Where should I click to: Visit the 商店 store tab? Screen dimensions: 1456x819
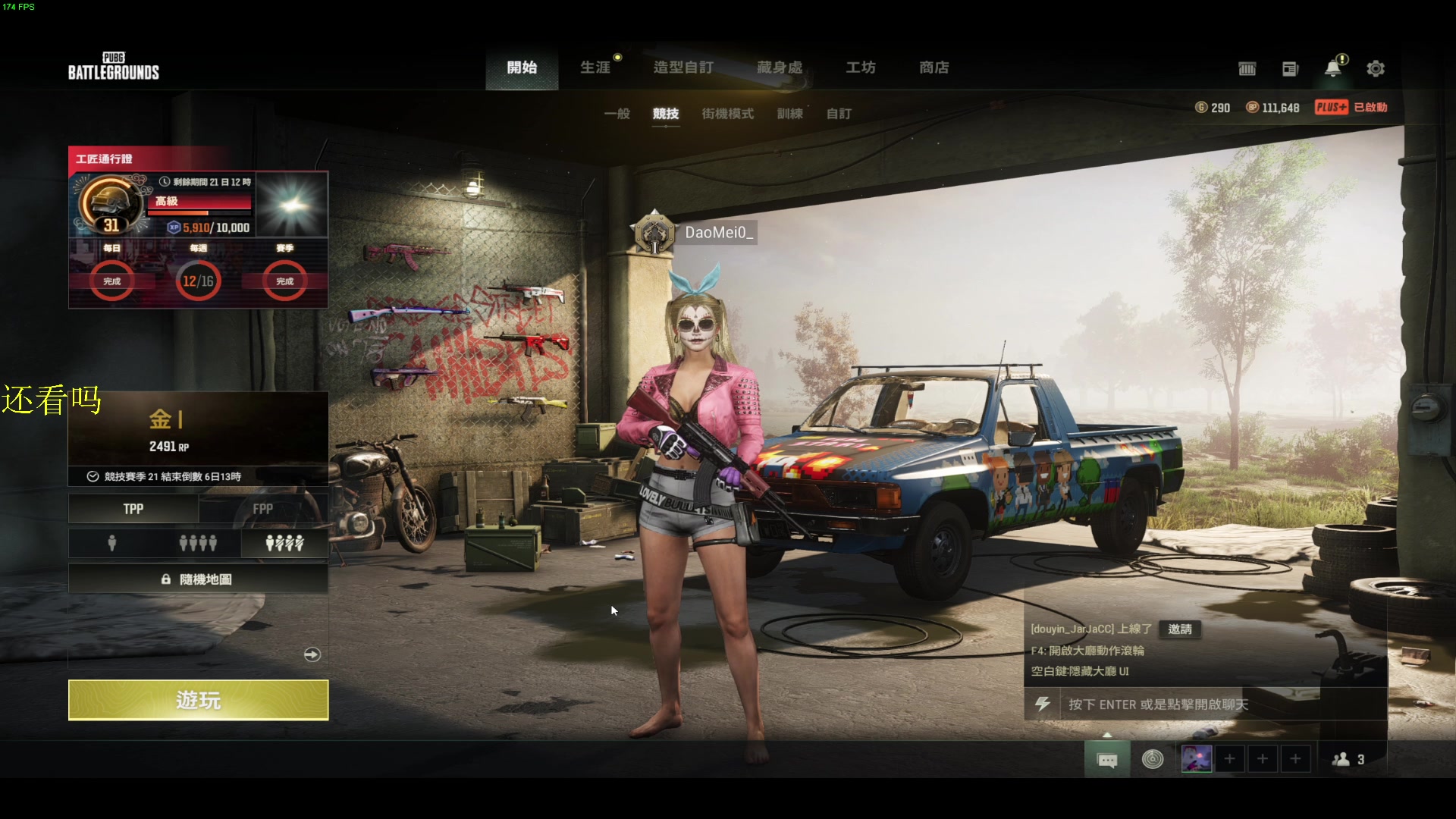pos(934,67)
